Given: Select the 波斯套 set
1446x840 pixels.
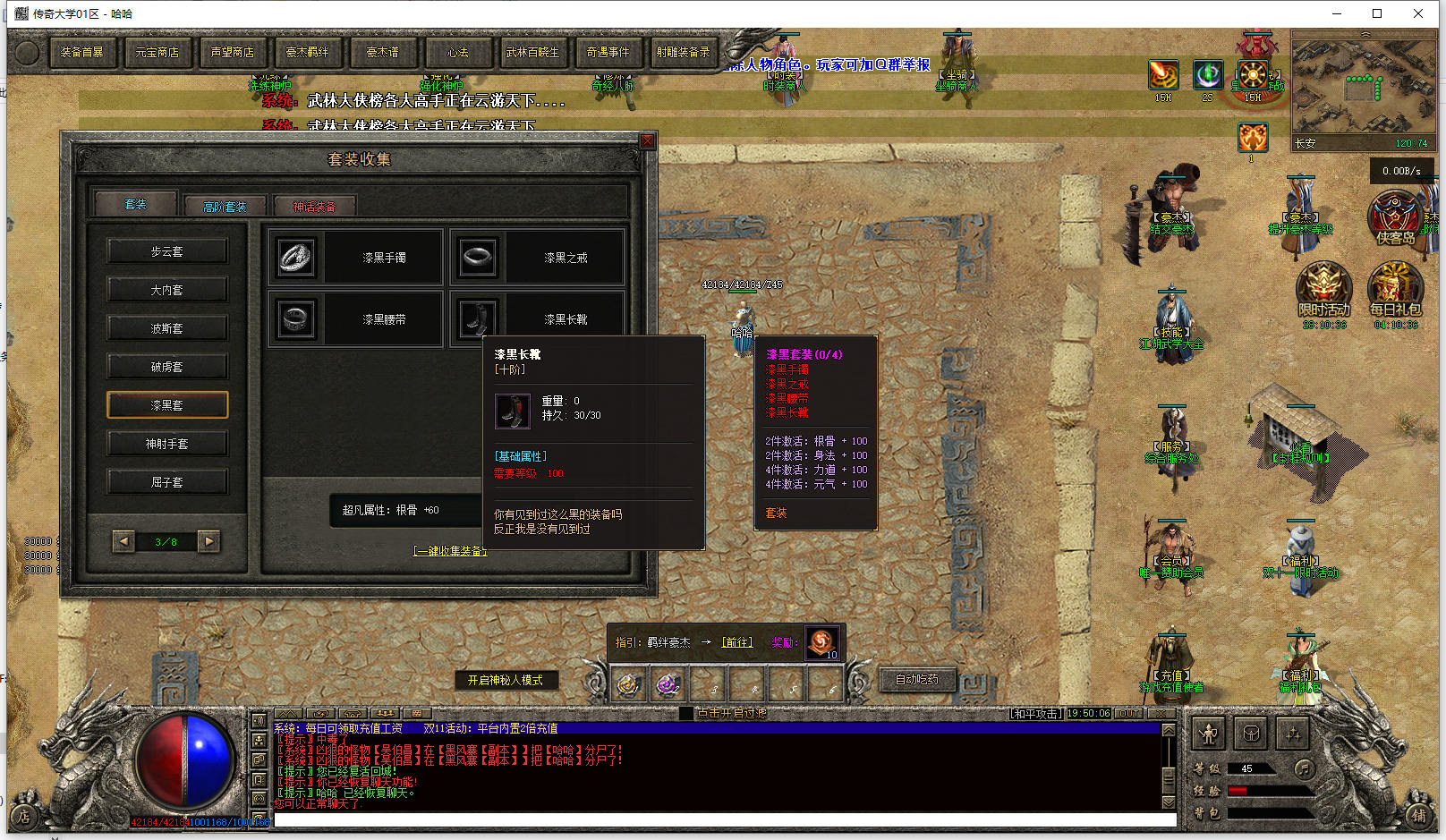Looking at the screenshot, I should click(167, 328).
